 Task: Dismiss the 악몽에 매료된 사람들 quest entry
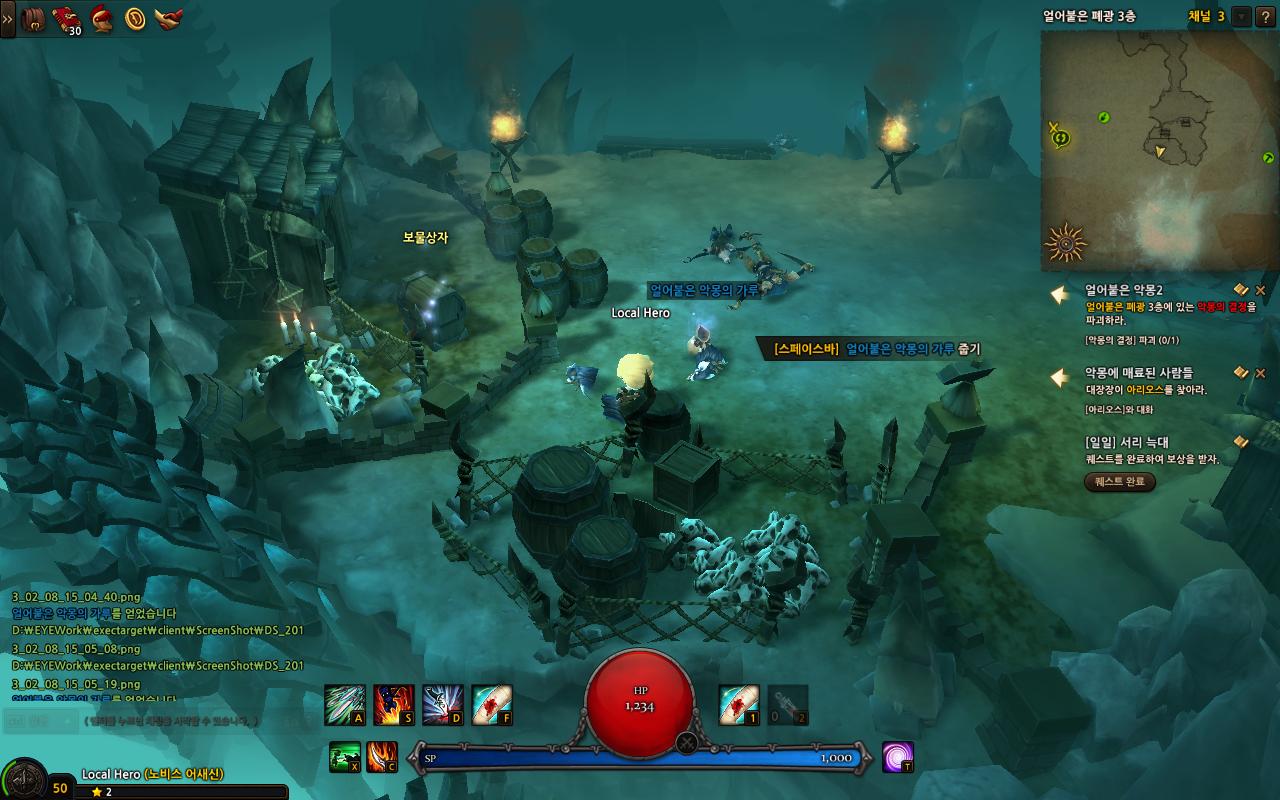[1260, 373]
